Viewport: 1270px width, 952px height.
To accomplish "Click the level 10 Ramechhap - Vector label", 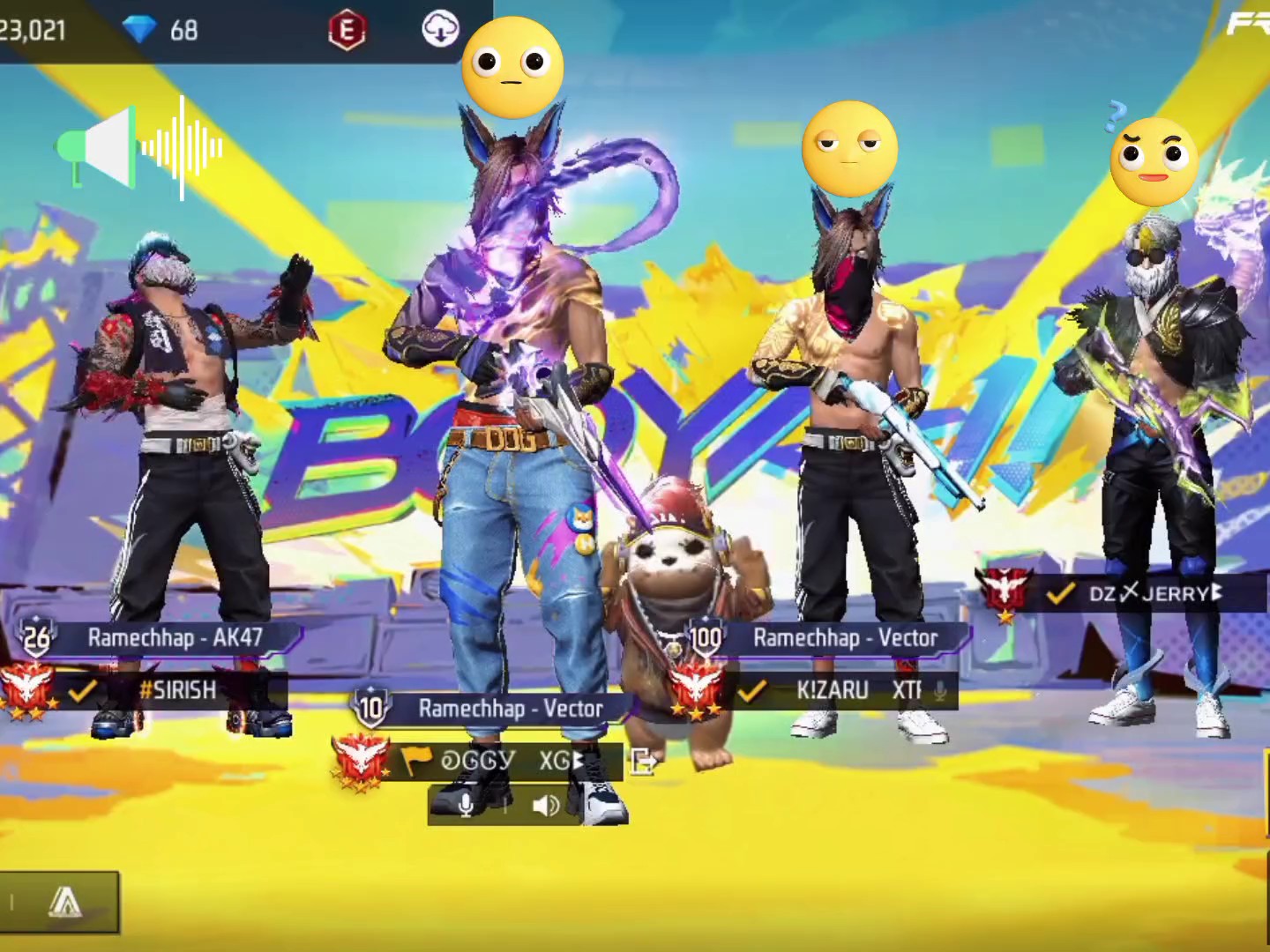I will tap(510, 708).
